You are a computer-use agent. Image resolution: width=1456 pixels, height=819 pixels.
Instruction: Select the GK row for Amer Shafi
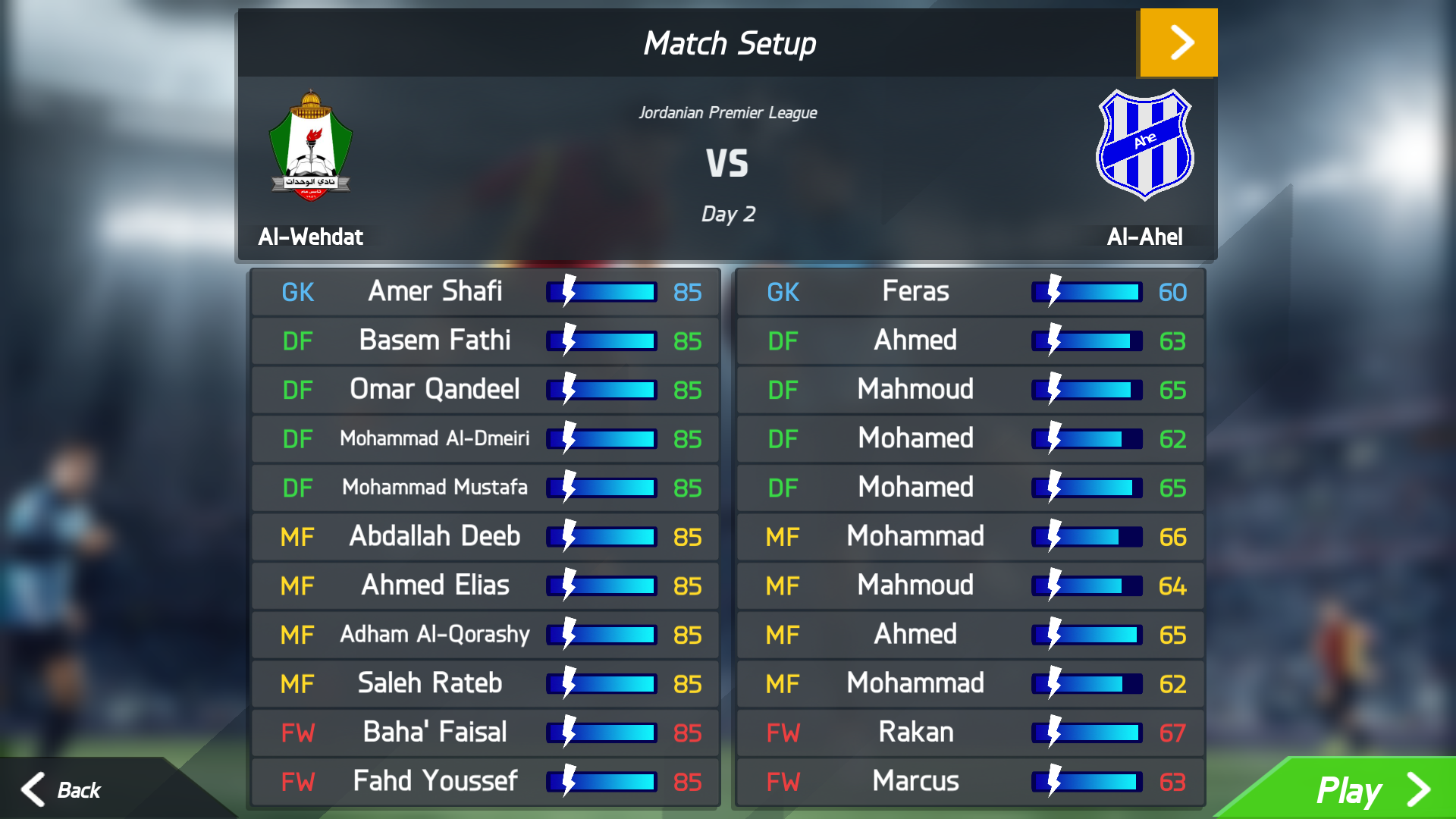485,292
